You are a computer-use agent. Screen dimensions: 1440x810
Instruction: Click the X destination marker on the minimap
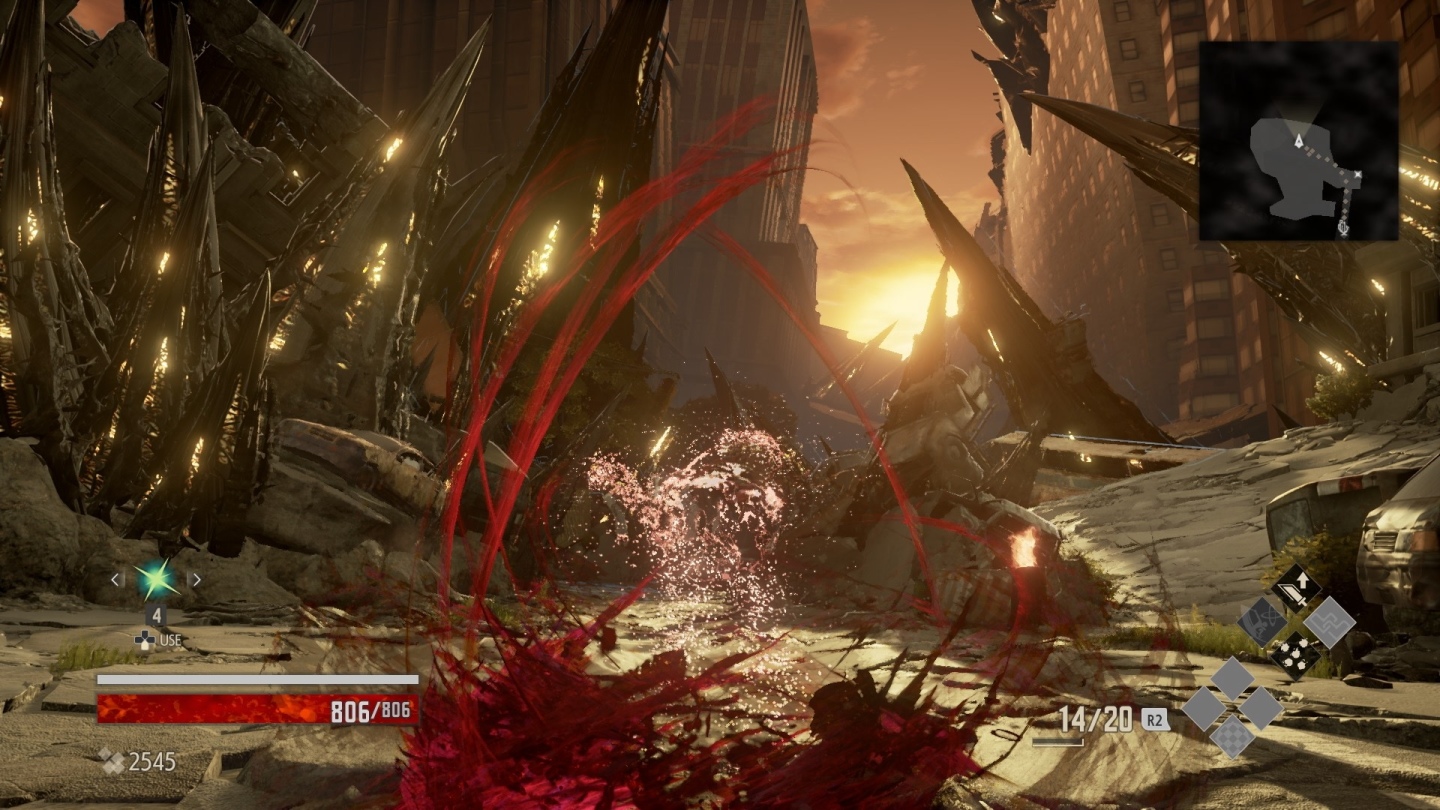pos(1358,173)
